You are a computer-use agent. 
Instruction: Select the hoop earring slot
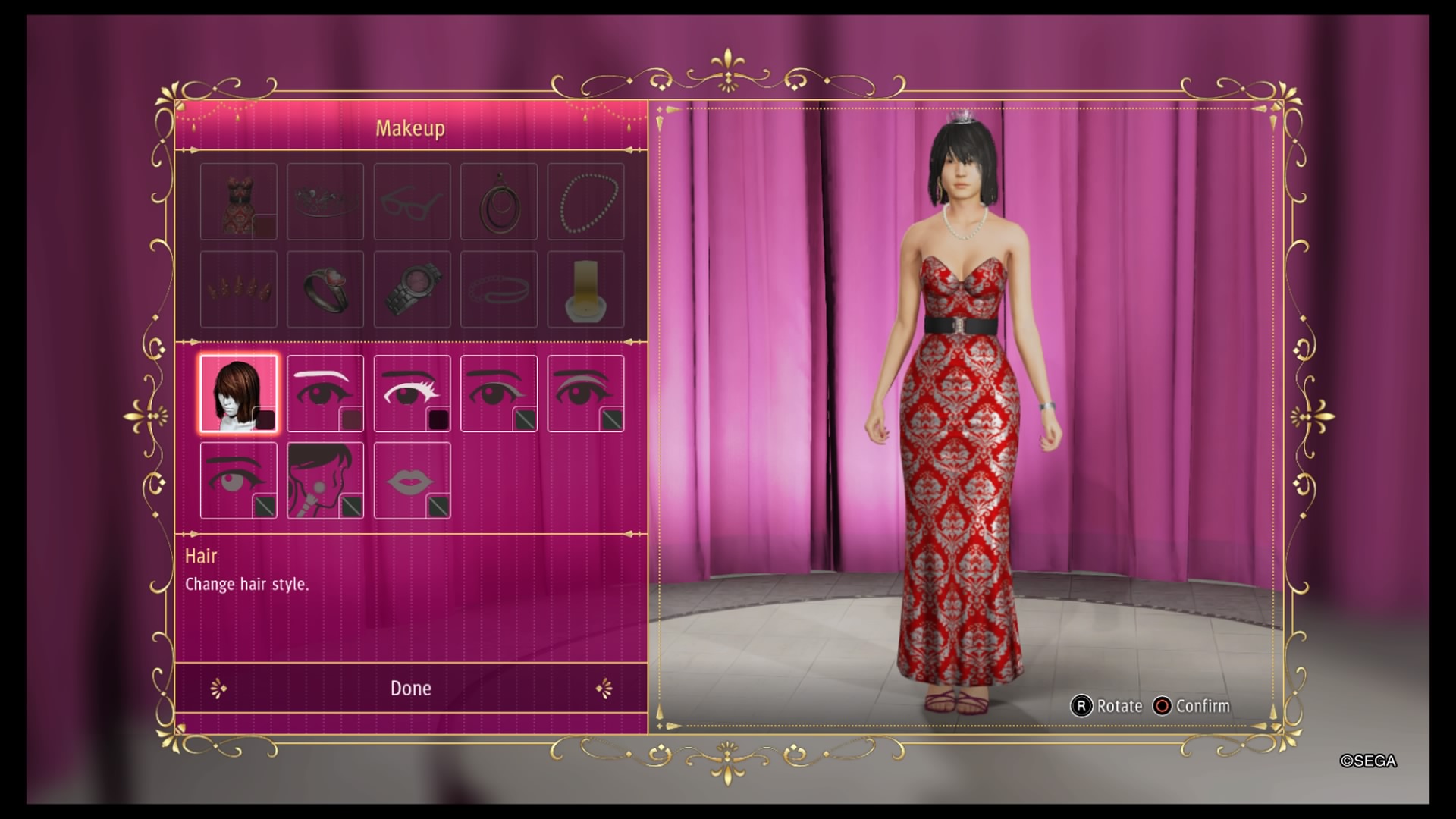coord(498,202)
